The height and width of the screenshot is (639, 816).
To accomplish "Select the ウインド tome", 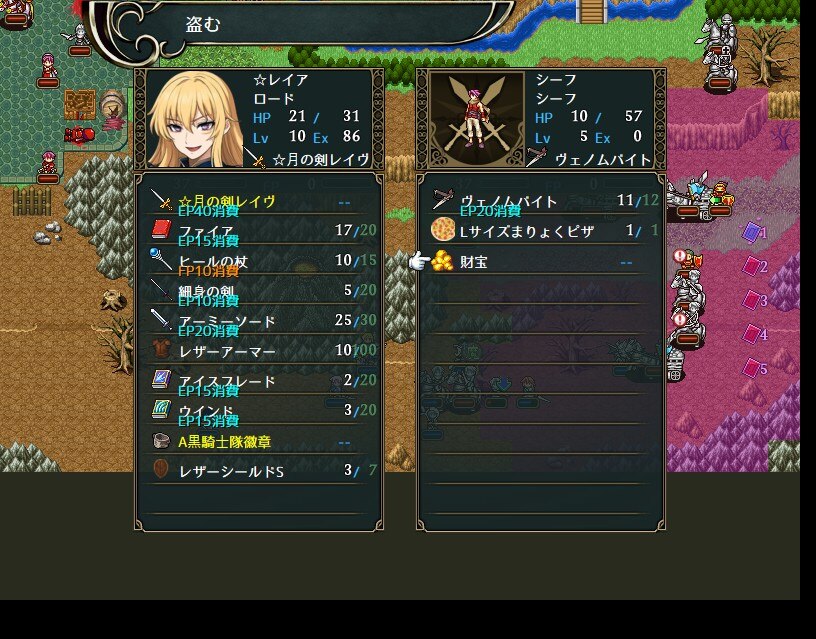I will point(258,411).
